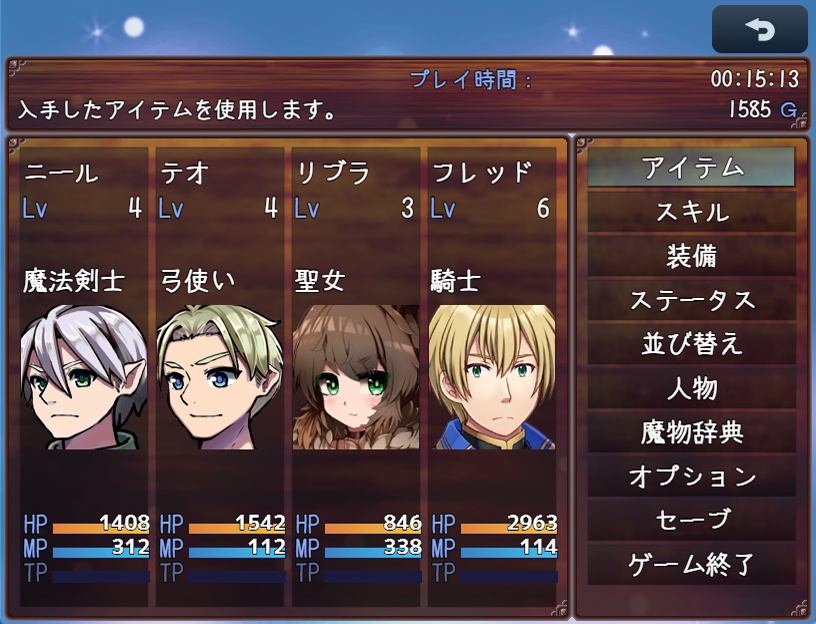This screenshot has width=816, height=624.
Task: Select セーブ to save the game
Action: click(x=691, y=520)
